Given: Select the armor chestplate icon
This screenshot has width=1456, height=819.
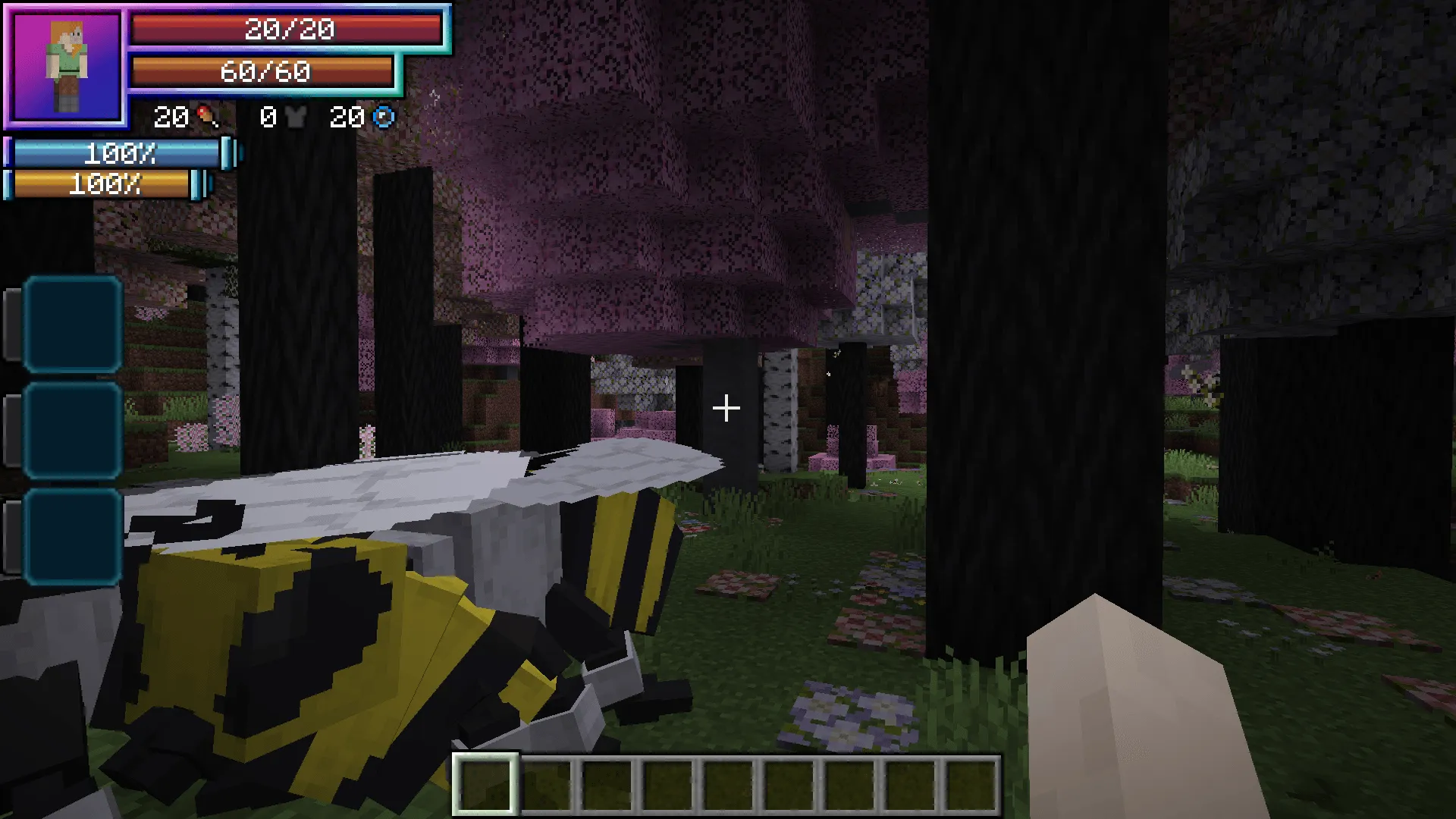Looking at the screenshot, I should [x=297, y=117].
